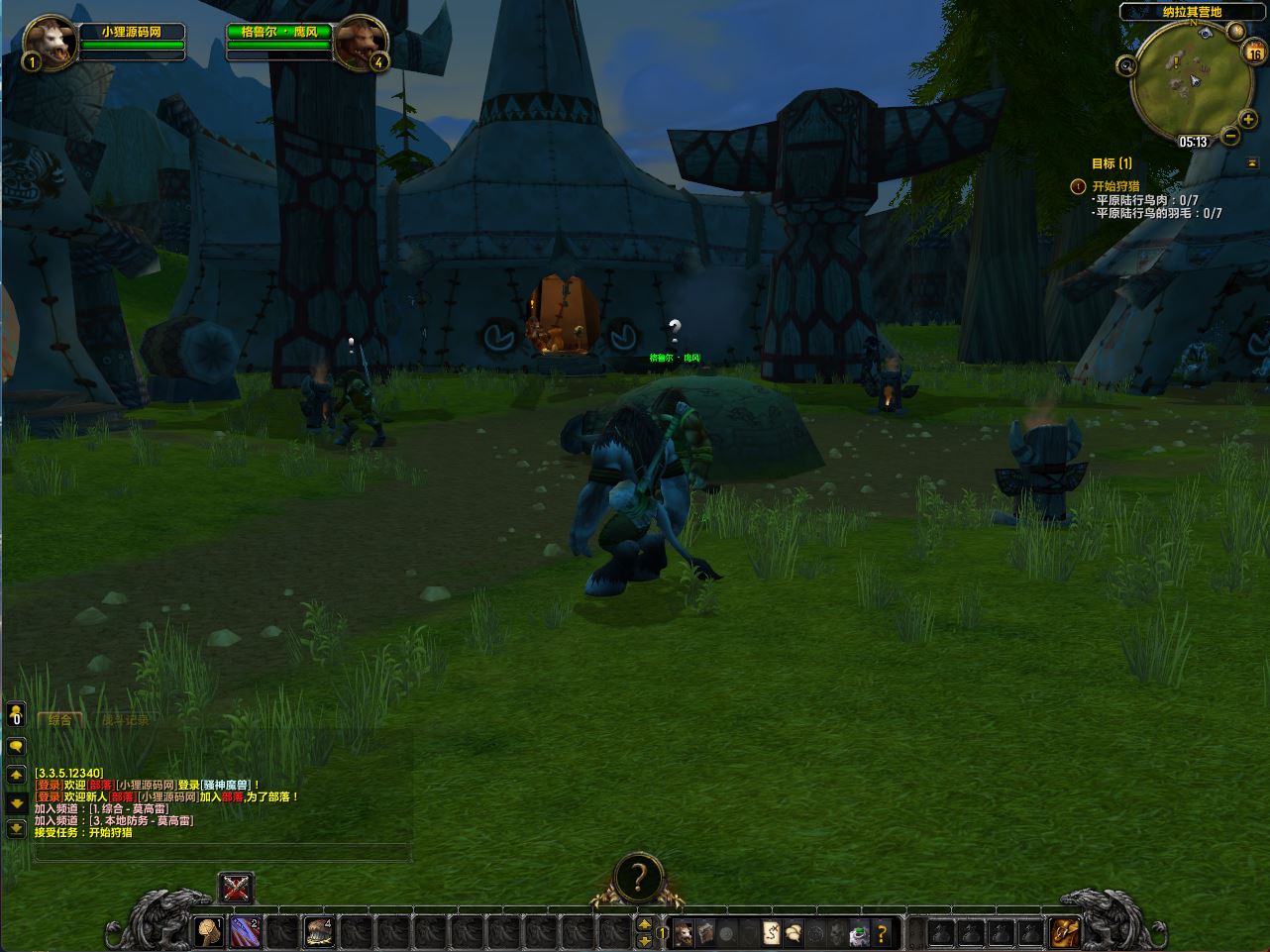Select the 开始狩猎 quest in tracker
Image resolution: width=1270 pixels, height=952 pixels.
coord(1115,186)
